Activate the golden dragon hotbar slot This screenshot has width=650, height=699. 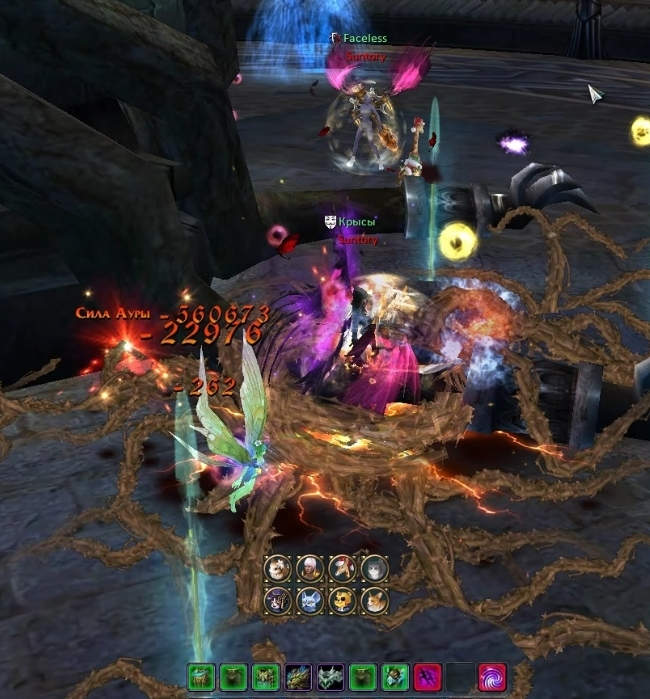tap(298, 677)
